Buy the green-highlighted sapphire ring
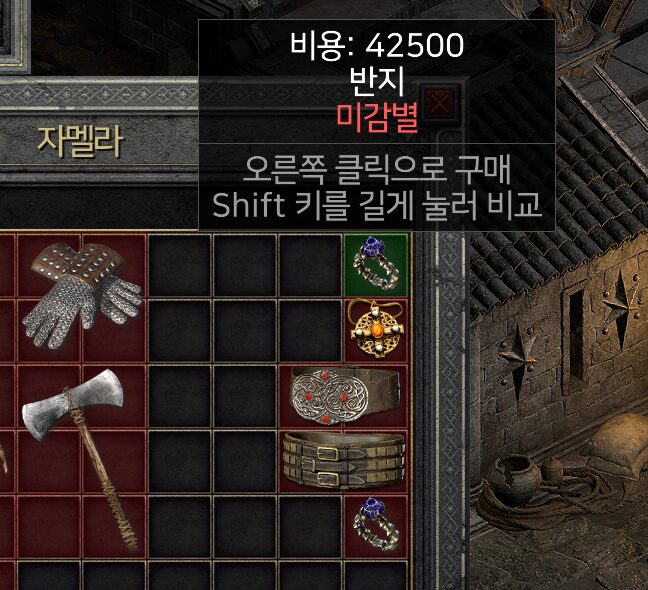648x590 pixels. pos(375,264)
